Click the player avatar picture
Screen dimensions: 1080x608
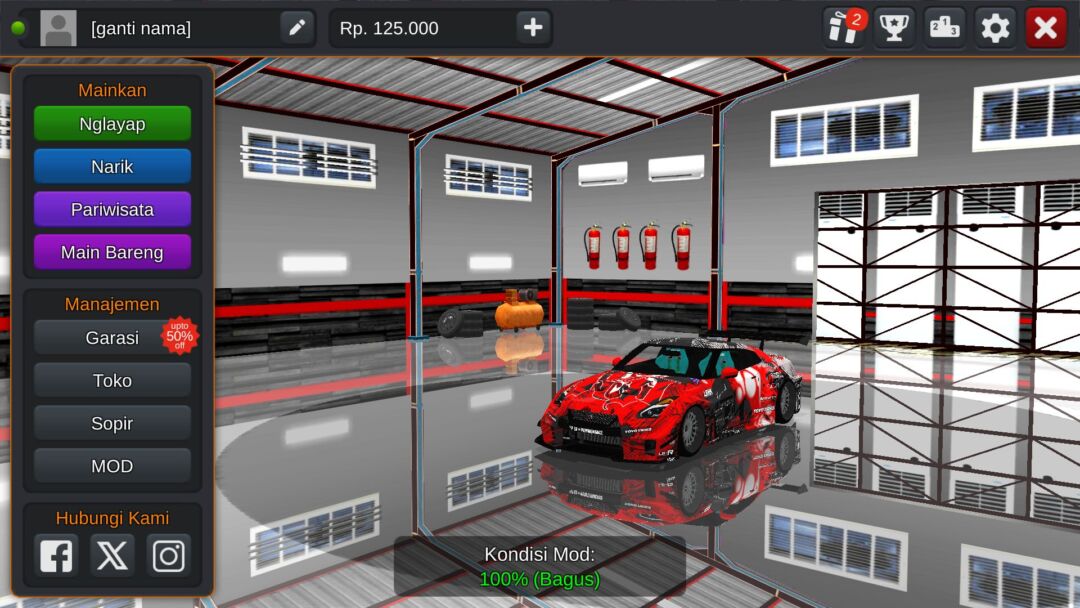(58, 28)
